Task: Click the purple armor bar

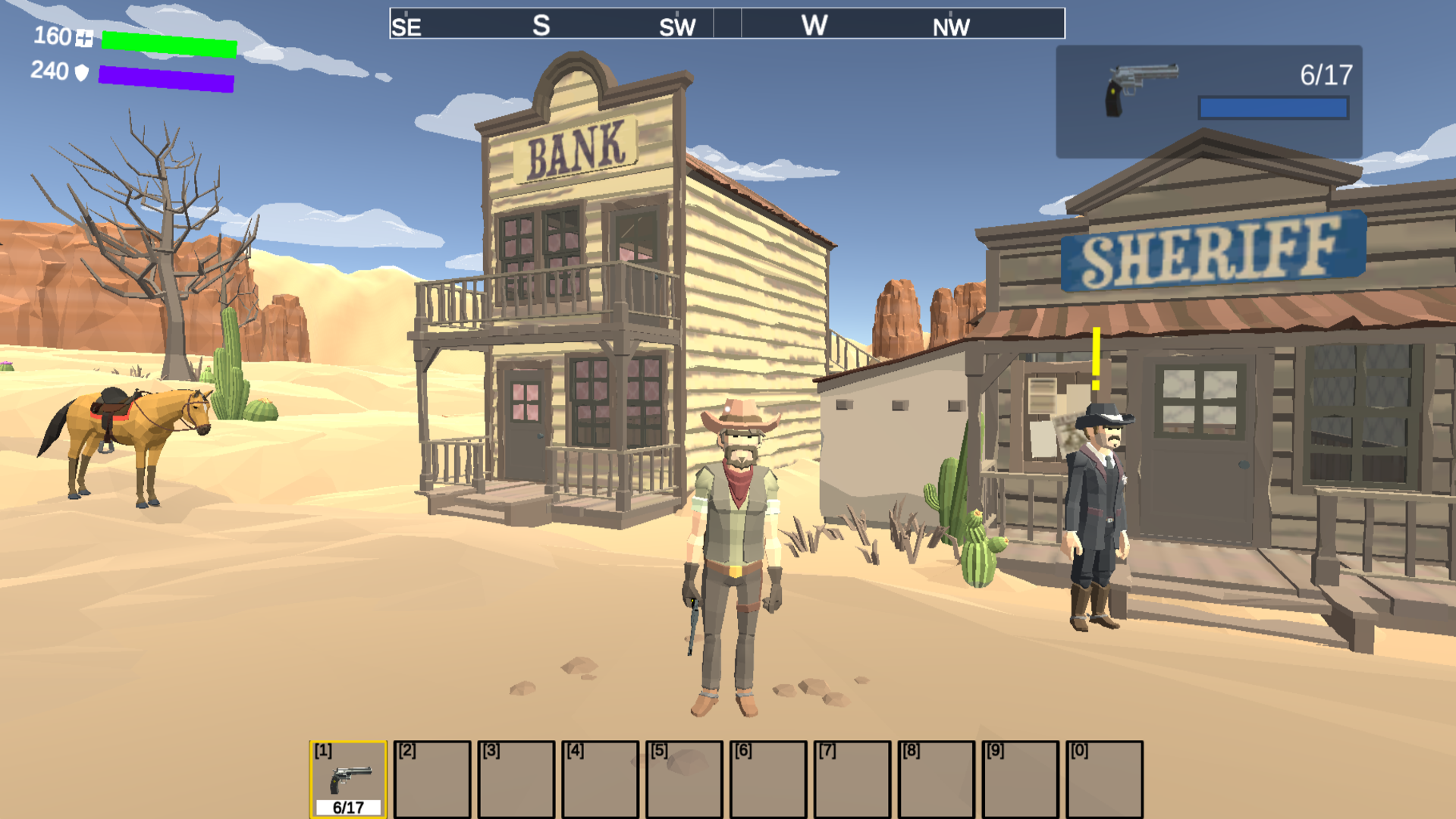Action: [x=167, y=80]
